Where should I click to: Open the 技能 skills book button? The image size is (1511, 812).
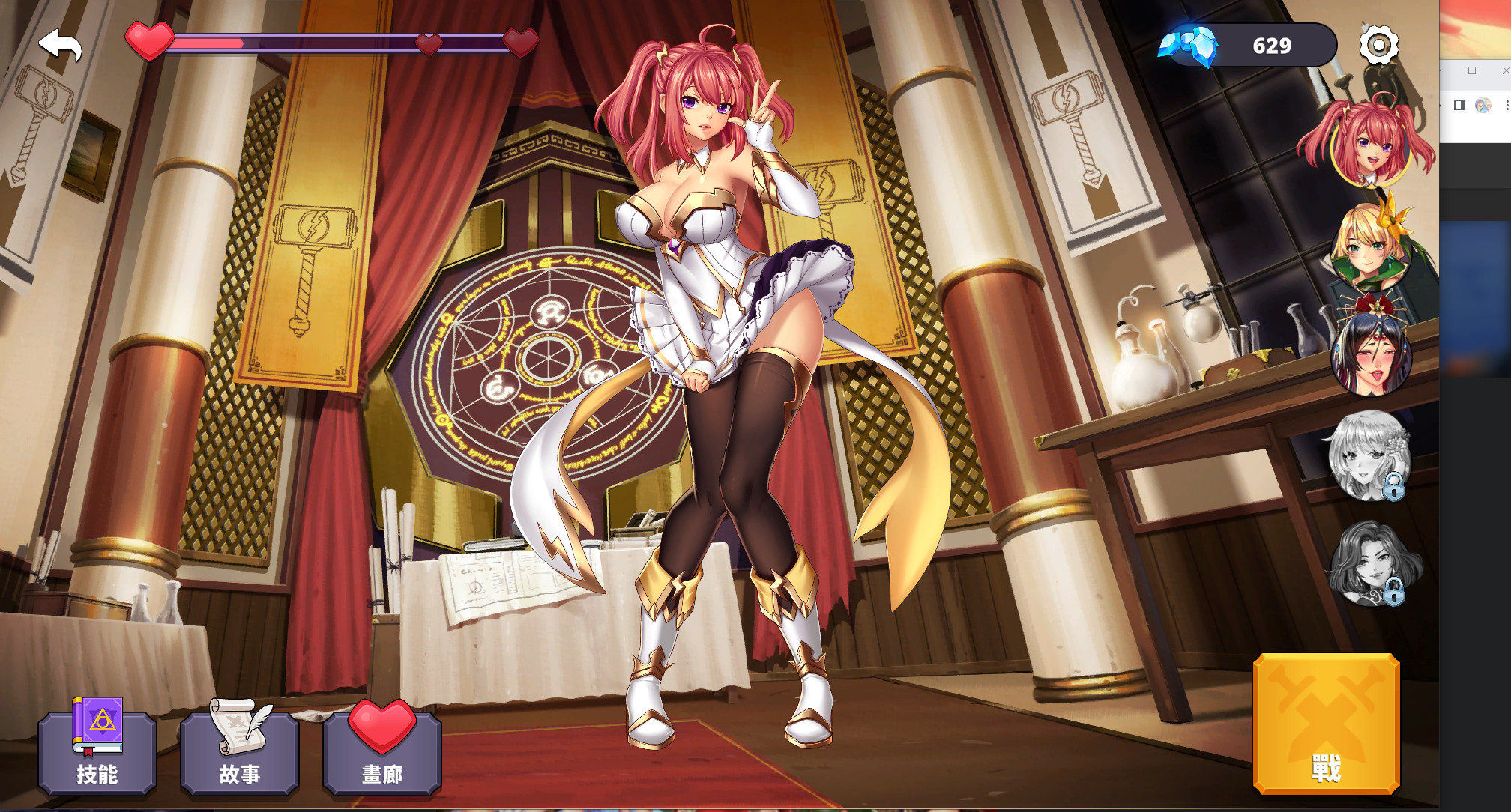[x=97, y=749]
